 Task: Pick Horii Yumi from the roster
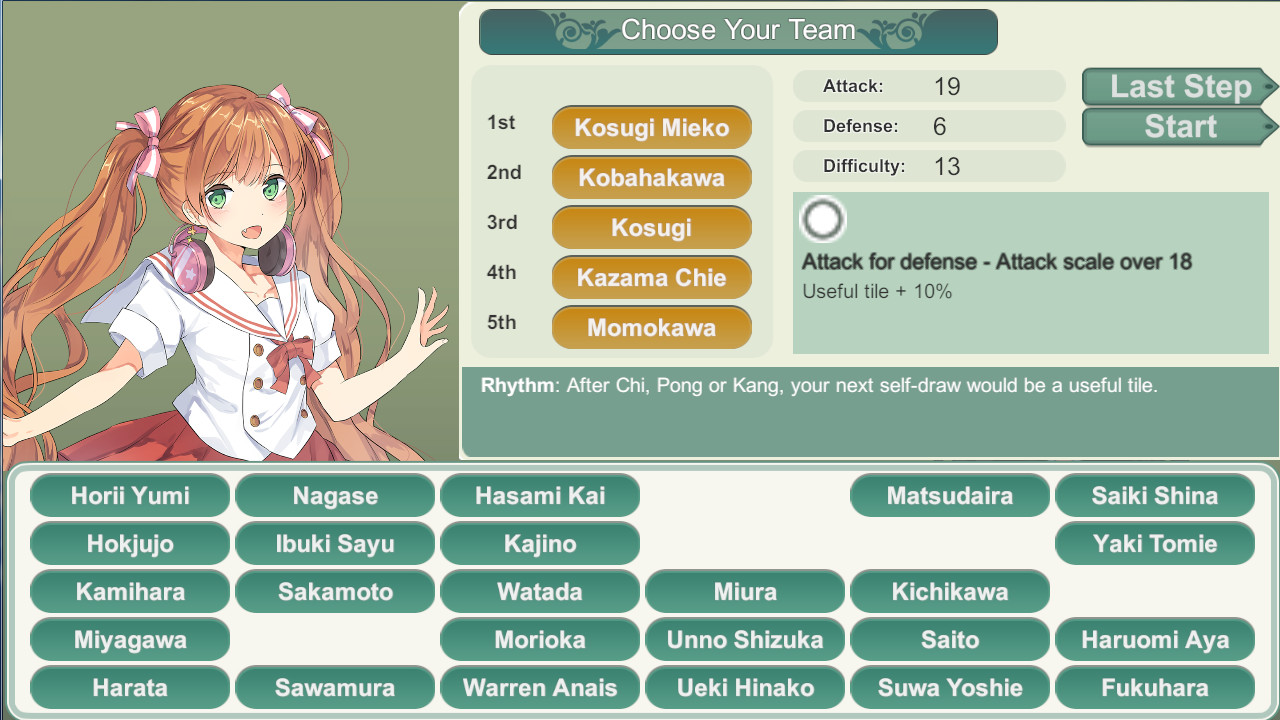[130, 495]
